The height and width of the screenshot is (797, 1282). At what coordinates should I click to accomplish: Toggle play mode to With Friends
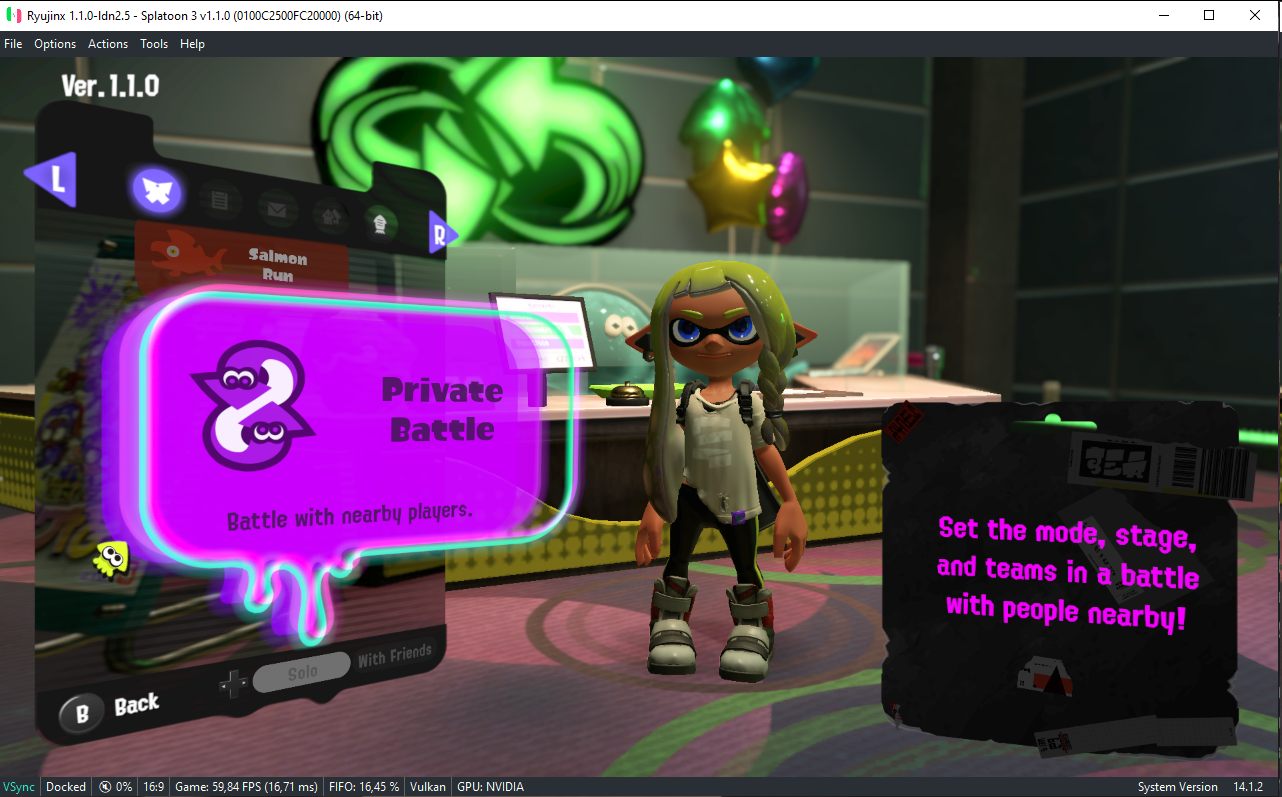click(x=394, y=658)
